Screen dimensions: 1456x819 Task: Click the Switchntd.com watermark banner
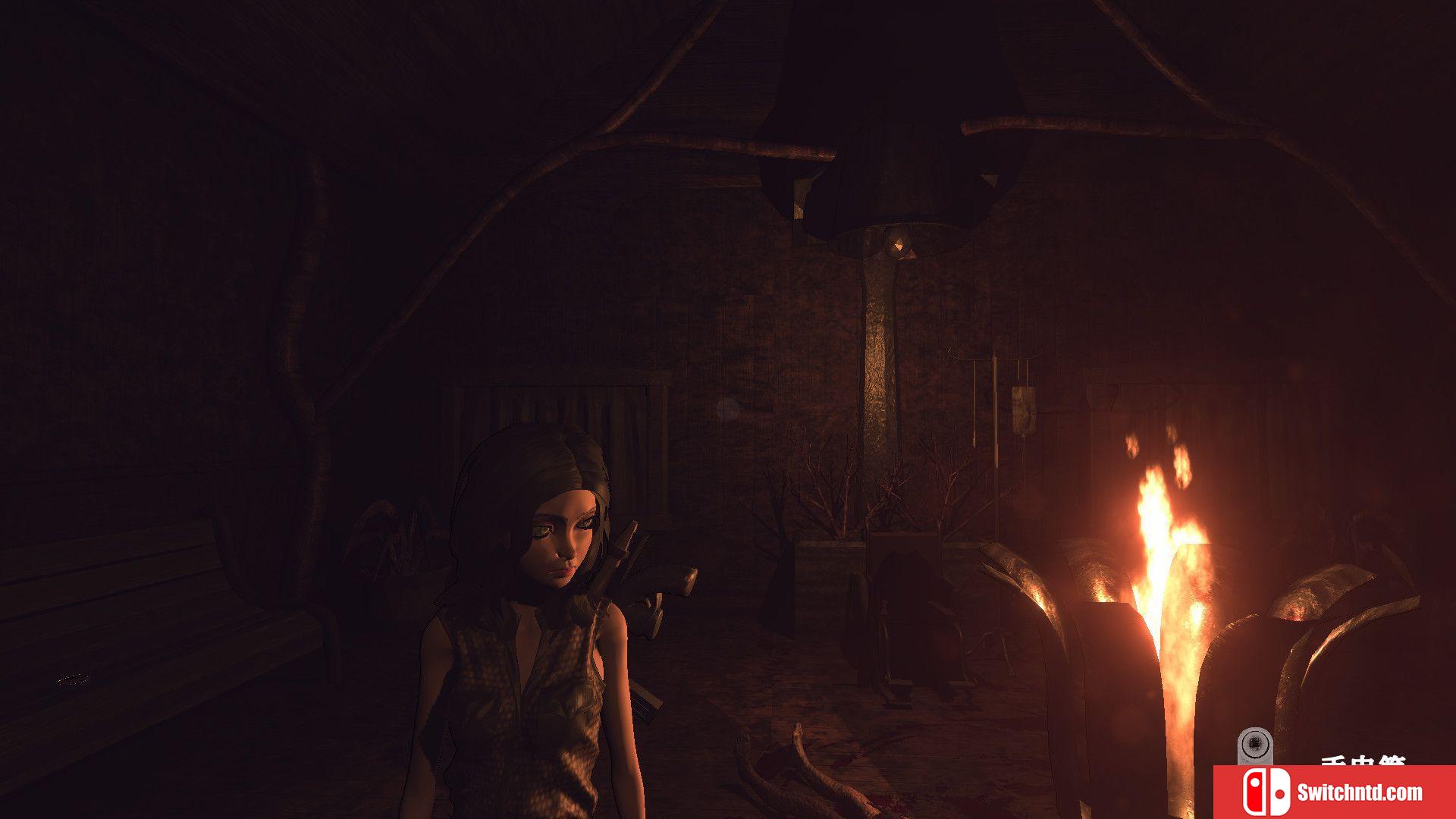pyautogui.click(x=1334, y=792)
